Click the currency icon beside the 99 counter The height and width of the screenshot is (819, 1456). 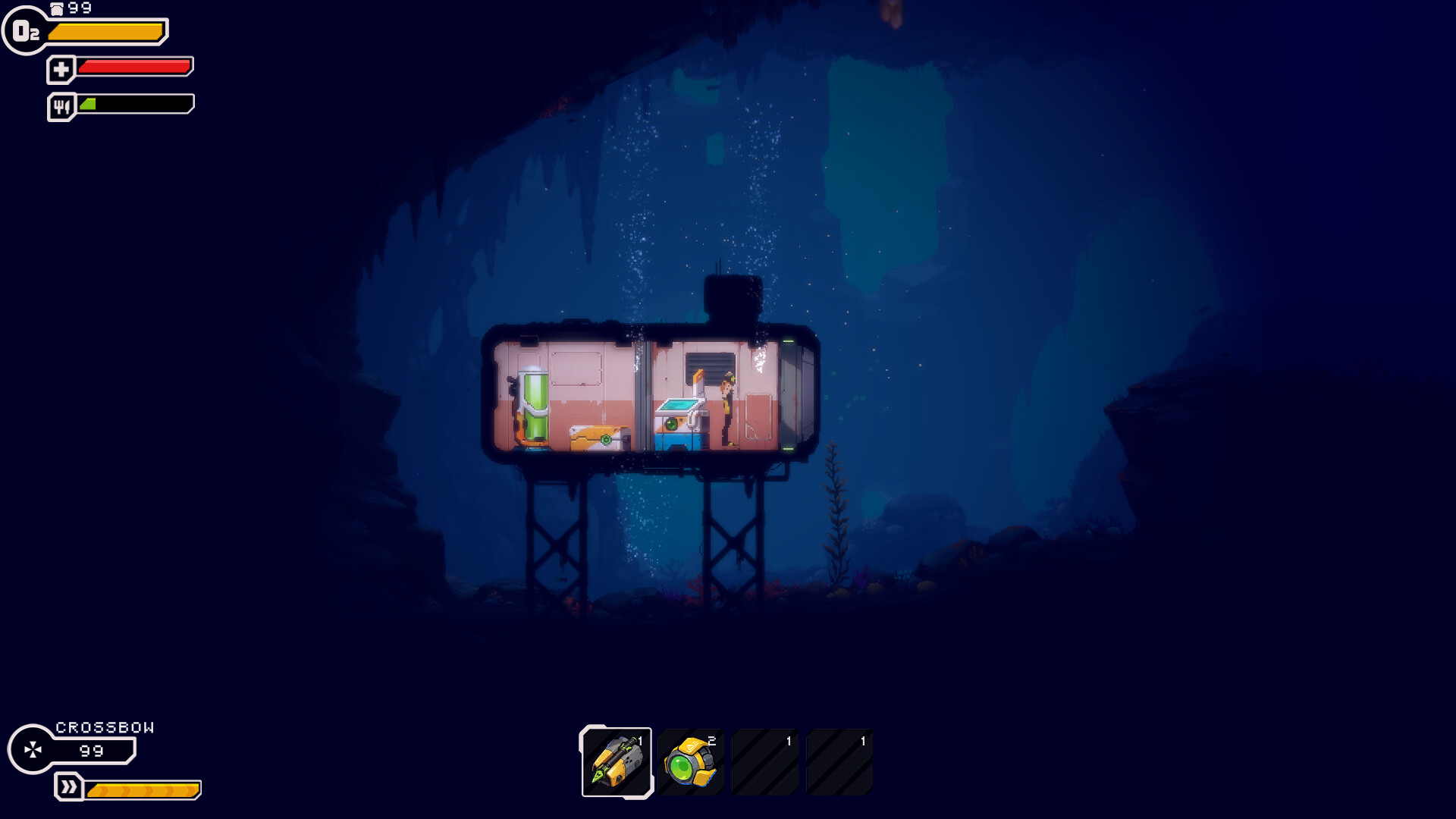pyautogui.click(x=56, y=9)
